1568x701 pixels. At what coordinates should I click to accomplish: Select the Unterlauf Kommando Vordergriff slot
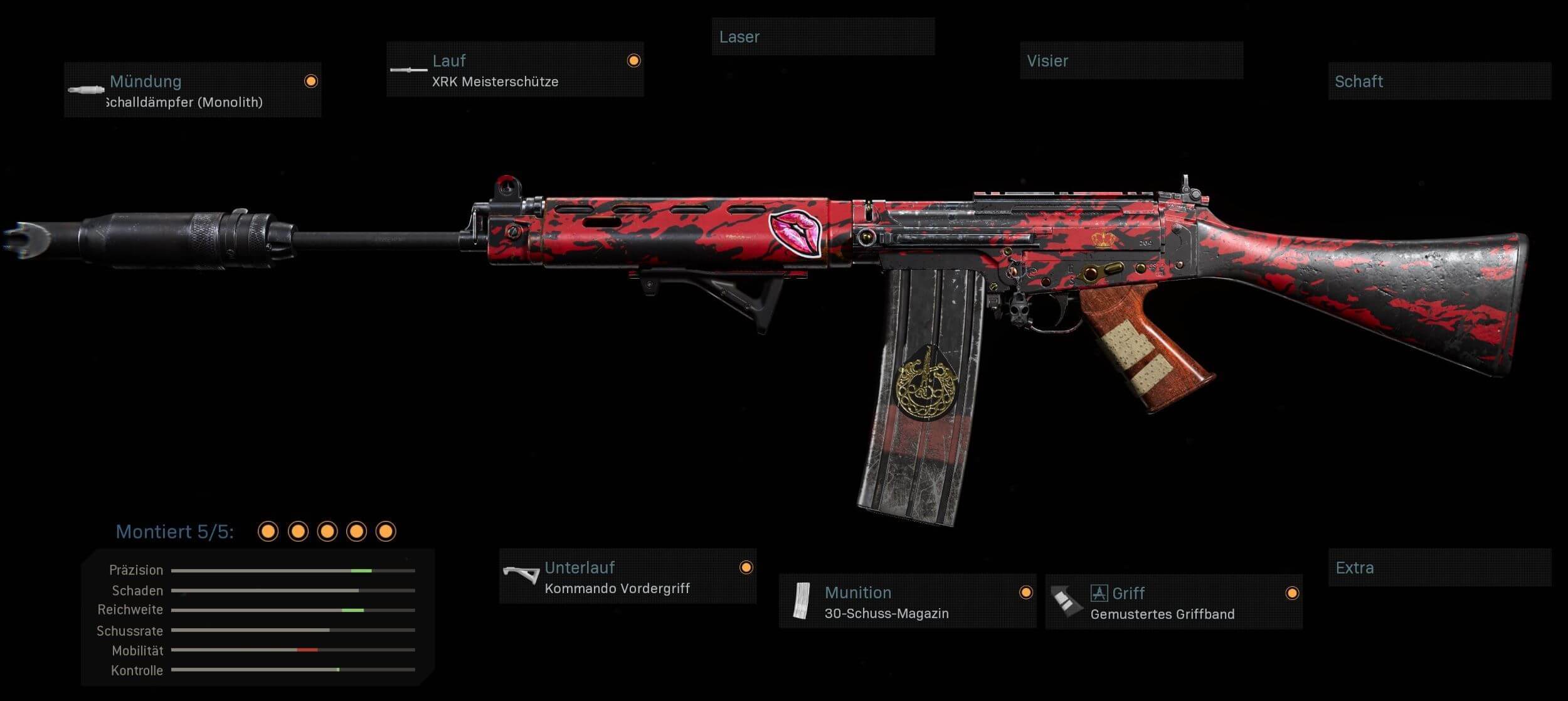click(x=628, y=576)
